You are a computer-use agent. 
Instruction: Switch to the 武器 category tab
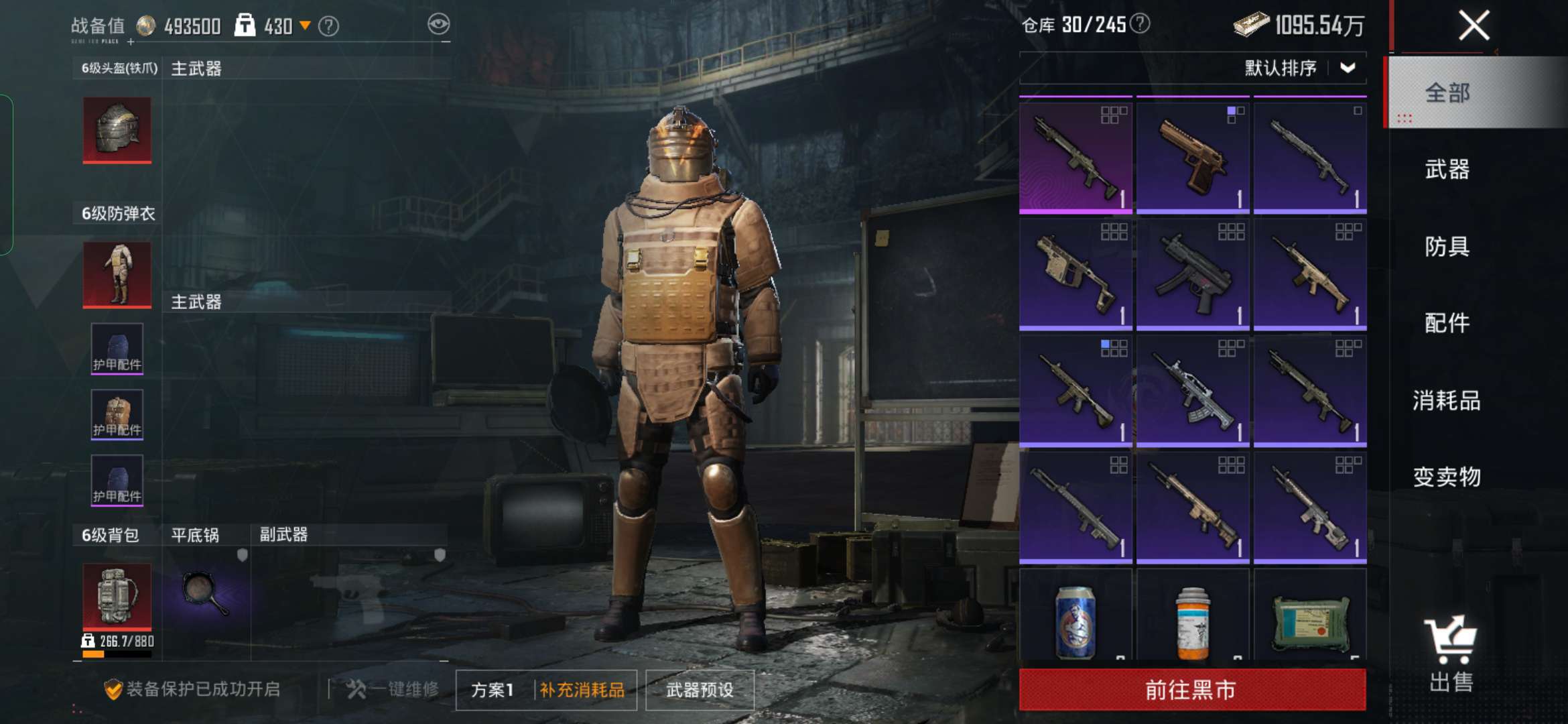pyautogui.click(x=1447, y=169)
